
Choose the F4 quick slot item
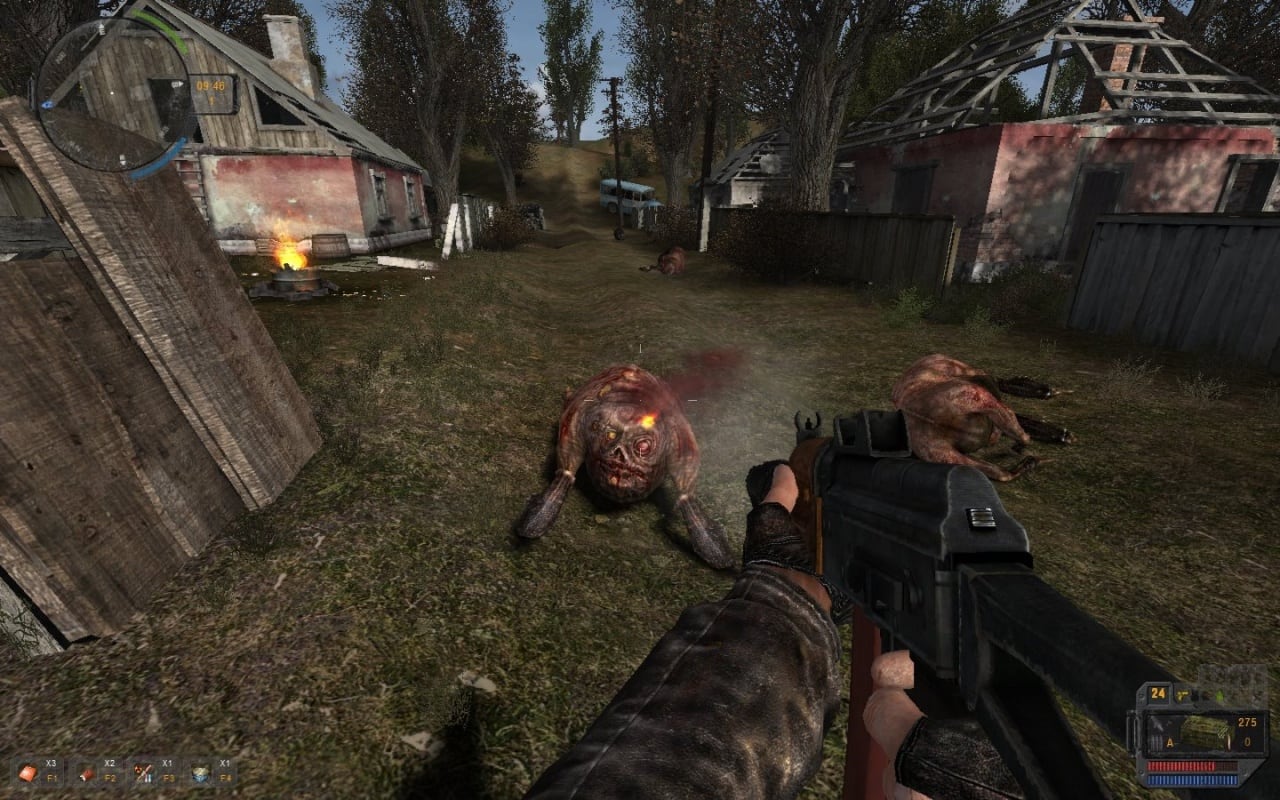(200, 771)
